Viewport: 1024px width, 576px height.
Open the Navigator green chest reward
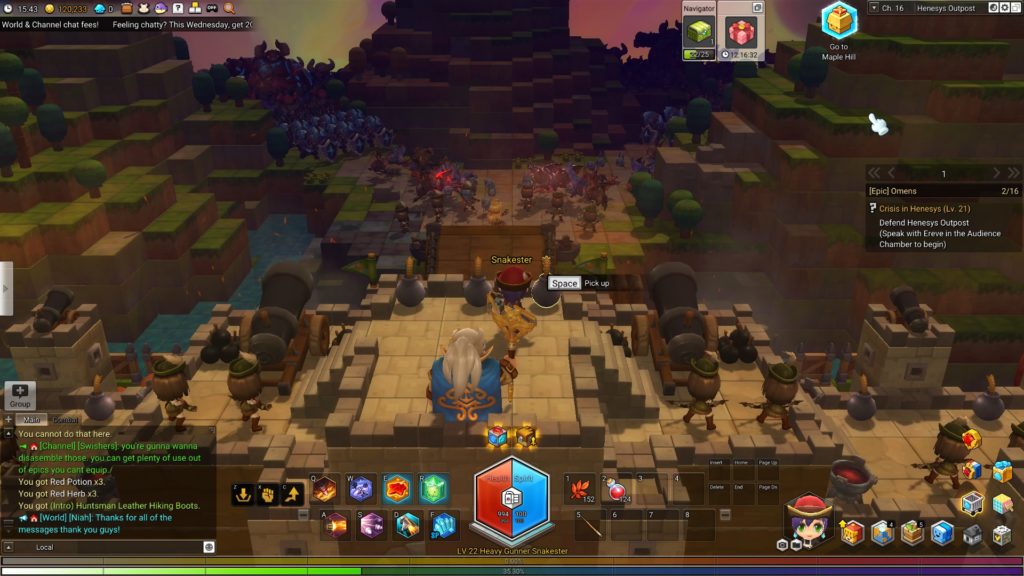(699, 34)
